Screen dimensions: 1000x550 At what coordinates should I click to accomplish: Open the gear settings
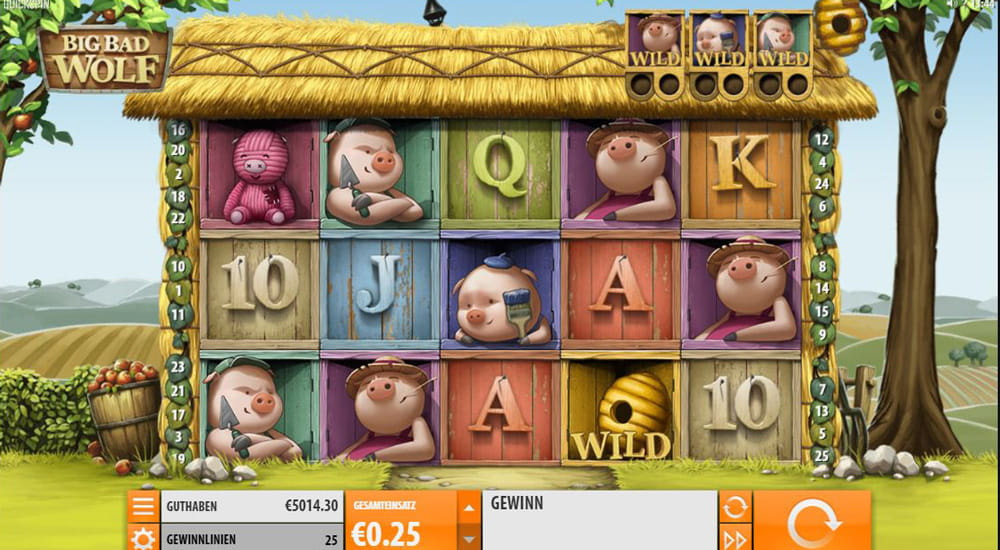(x=142, y=539)
